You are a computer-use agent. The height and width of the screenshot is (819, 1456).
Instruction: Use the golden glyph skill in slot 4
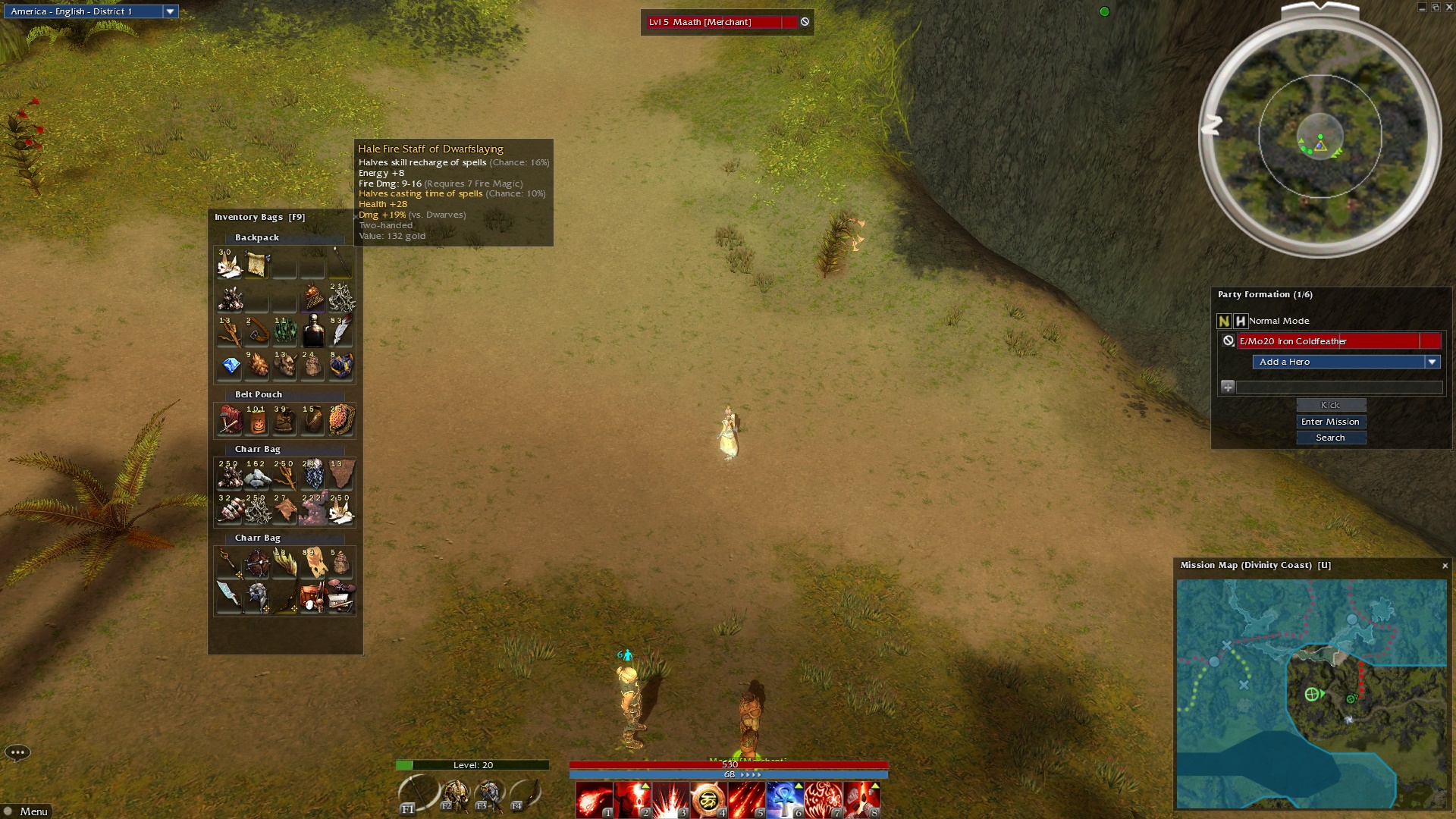(x=708, y=800)
